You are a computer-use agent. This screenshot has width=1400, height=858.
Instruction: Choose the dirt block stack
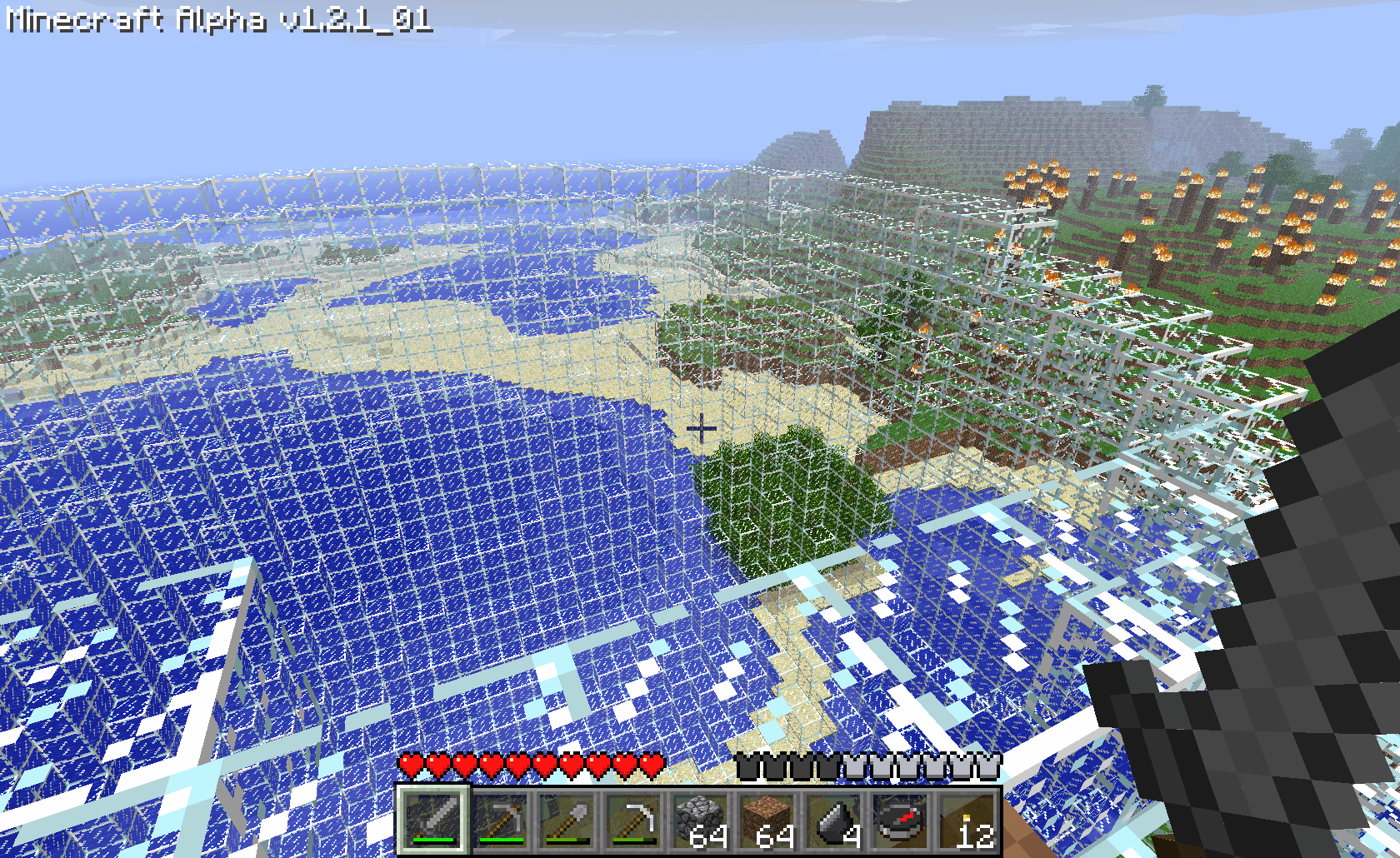[x=766, y=820]
